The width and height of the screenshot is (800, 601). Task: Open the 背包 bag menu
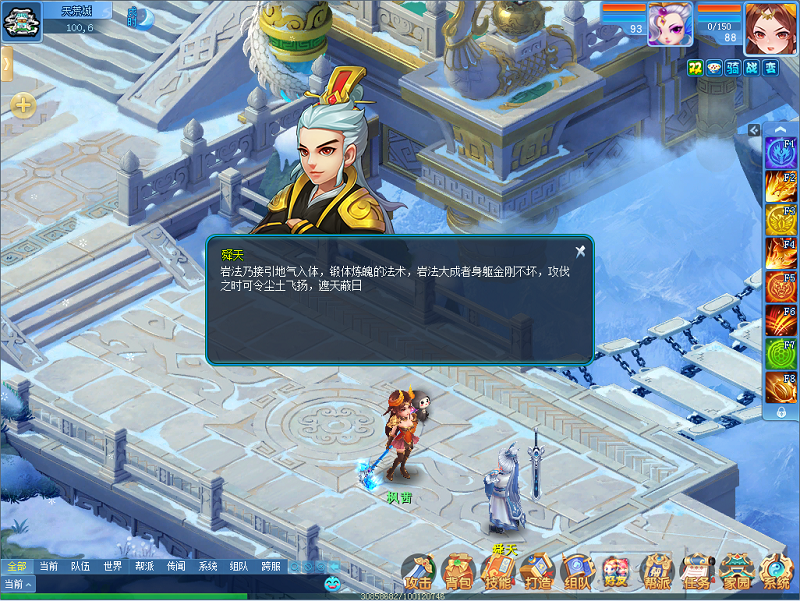pos(458,572)
